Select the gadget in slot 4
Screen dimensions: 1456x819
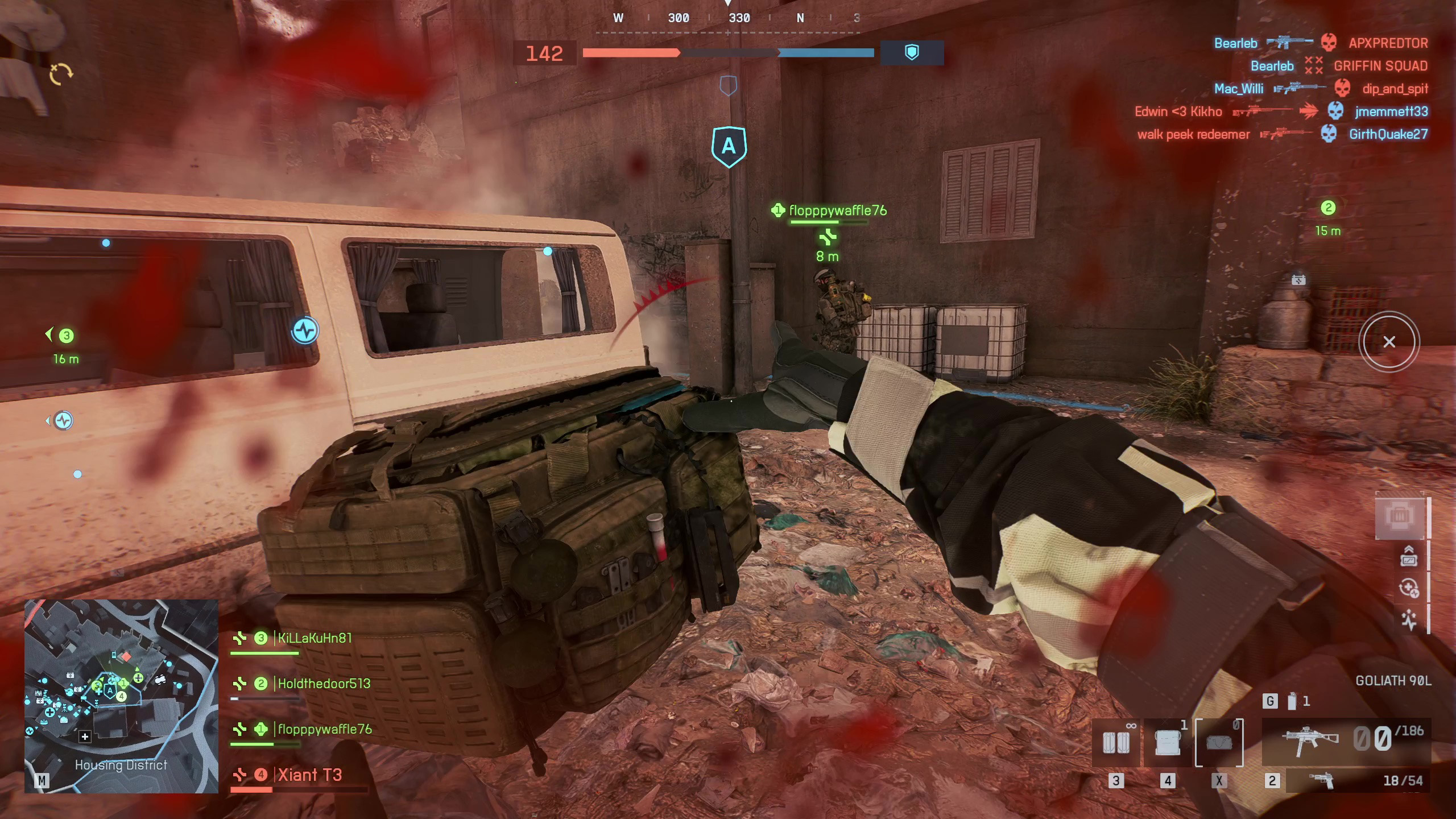1167,743
